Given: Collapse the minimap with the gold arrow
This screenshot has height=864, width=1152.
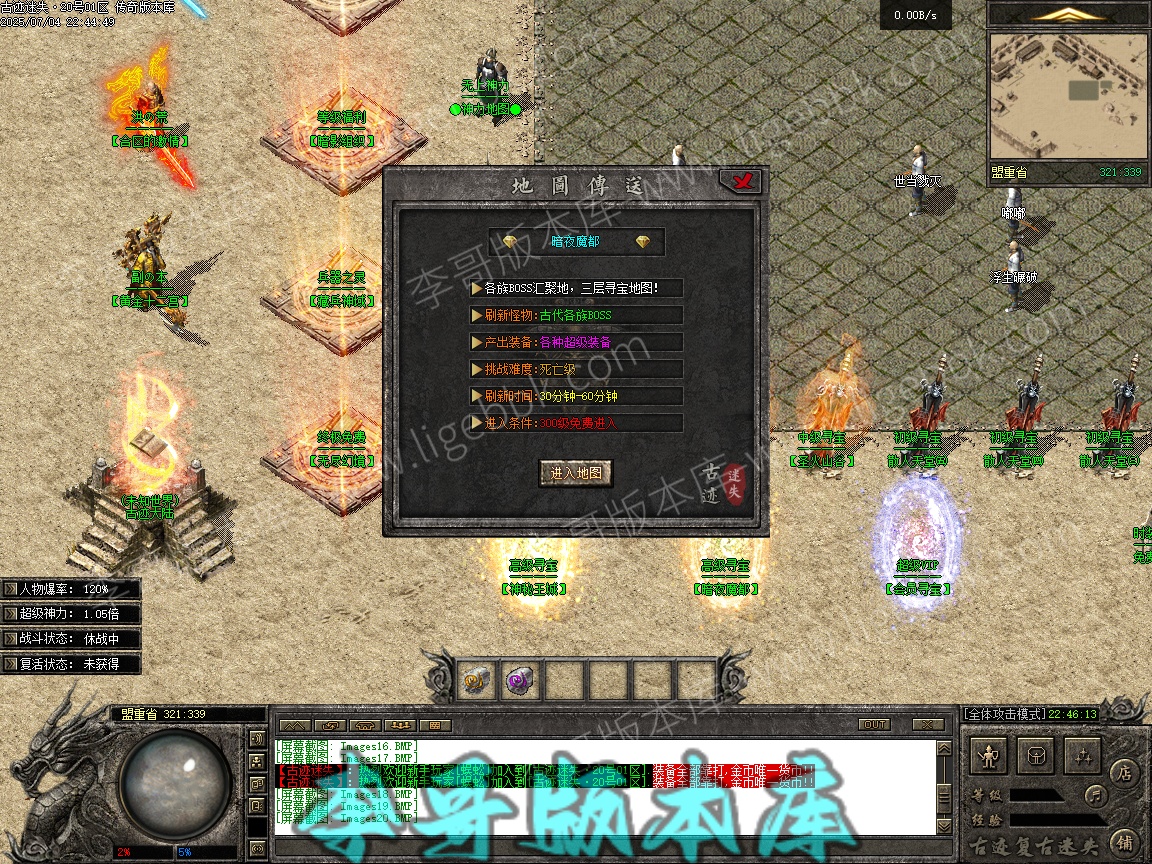Looking at the screenshot, I should click(x=1068, y=14).
